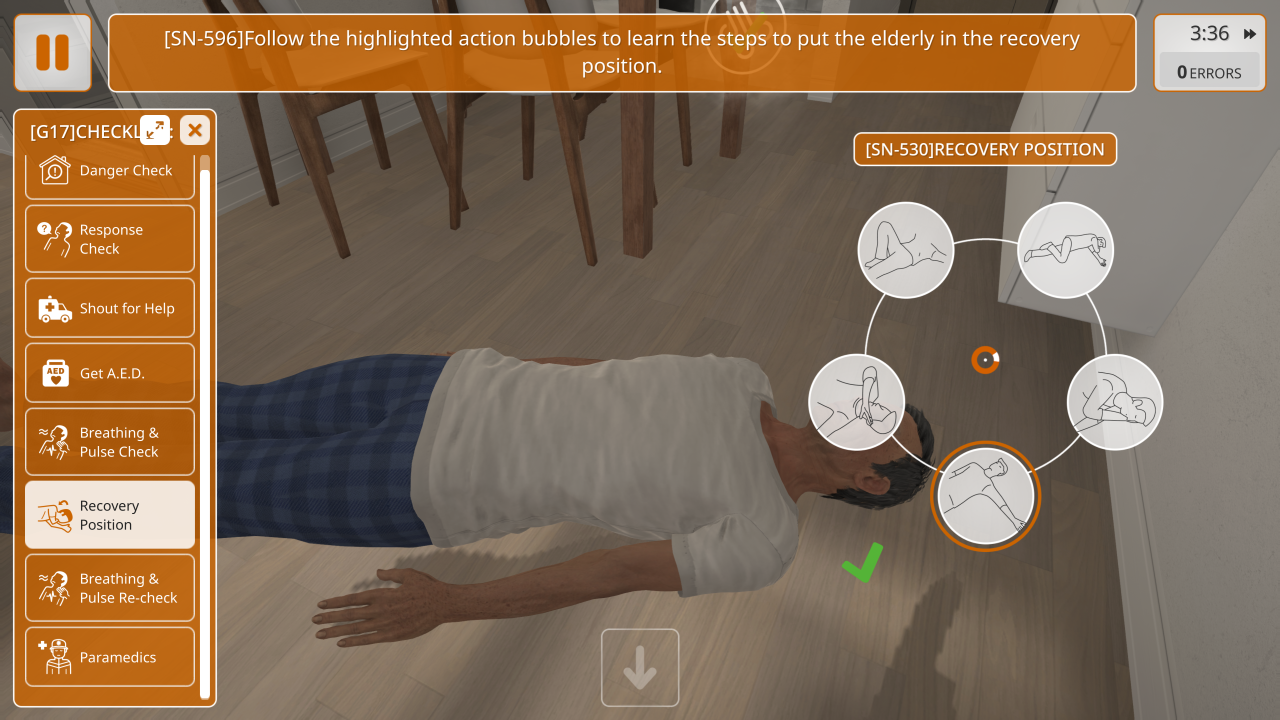1280x720 pixels.
Task: Select Danger Check in the checklist
Action: (x=110, y=170)
